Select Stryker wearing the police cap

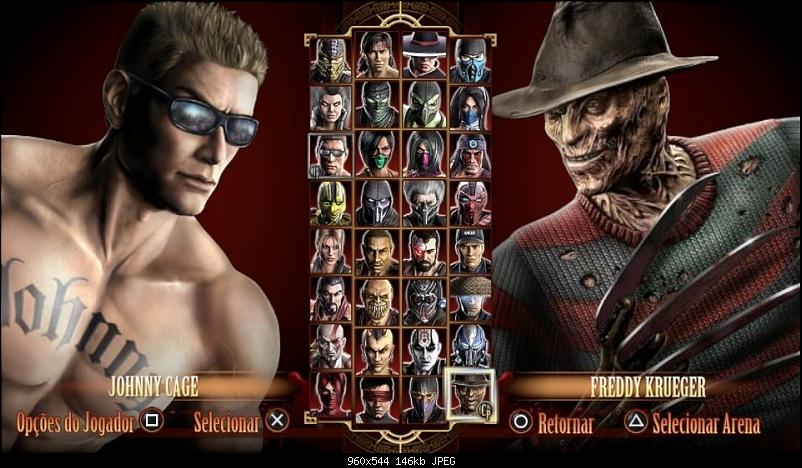tap(468, 250)
